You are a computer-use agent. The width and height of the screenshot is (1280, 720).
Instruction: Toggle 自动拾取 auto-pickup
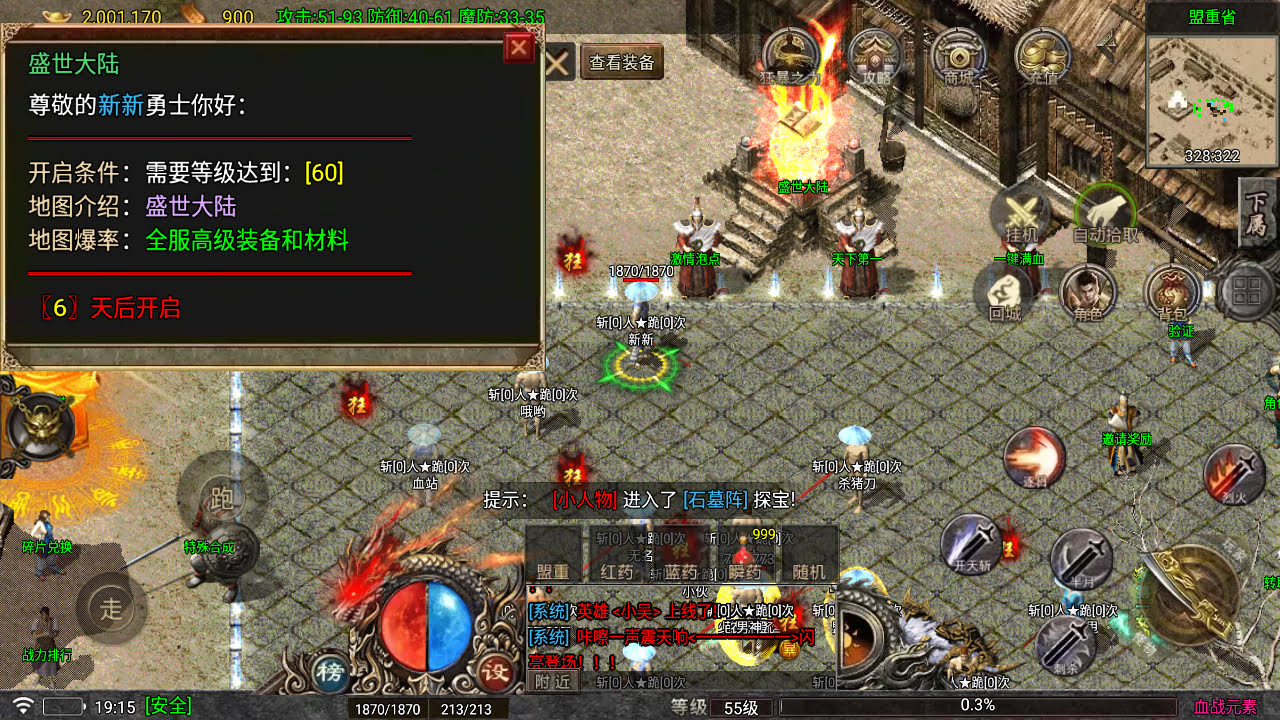point(1105,214)
